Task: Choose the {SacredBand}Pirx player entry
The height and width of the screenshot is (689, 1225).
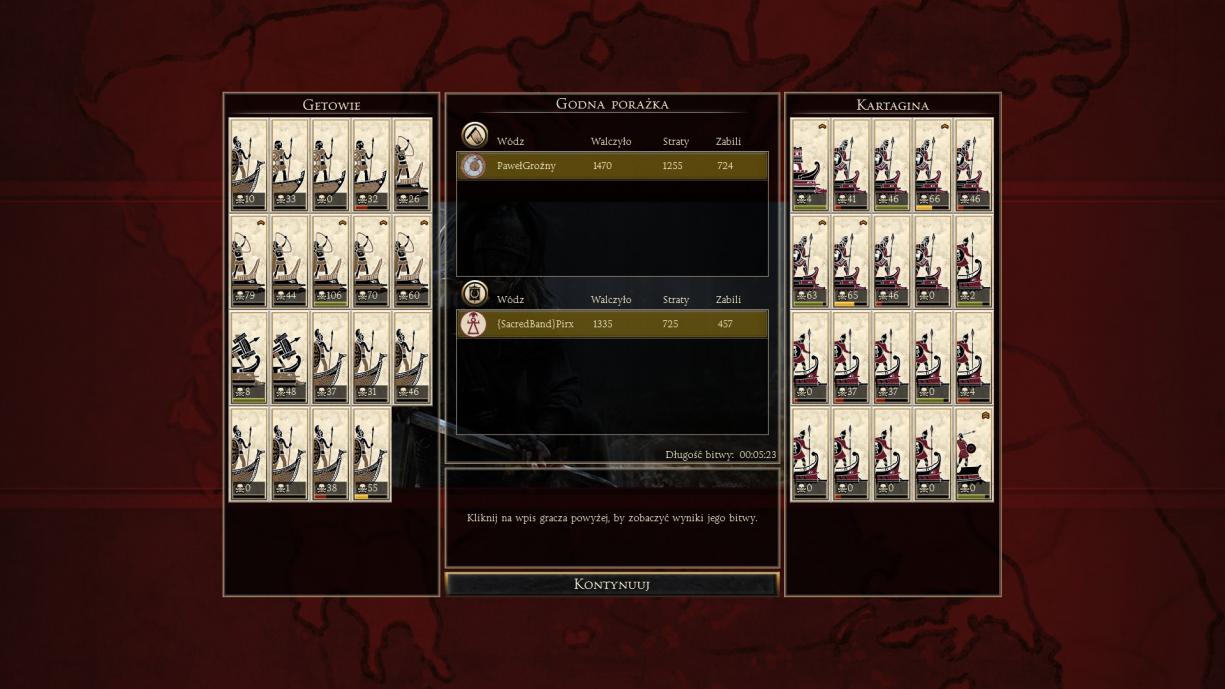Action: click(x=612, y=324)
